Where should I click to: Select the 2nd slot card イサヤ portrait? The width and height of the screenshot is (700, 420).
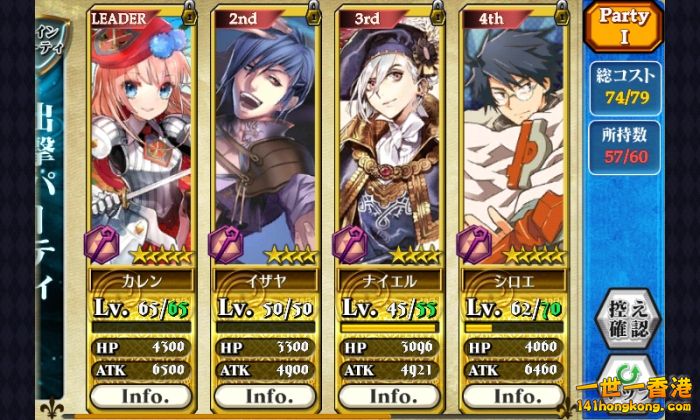[x=267, y=130]
